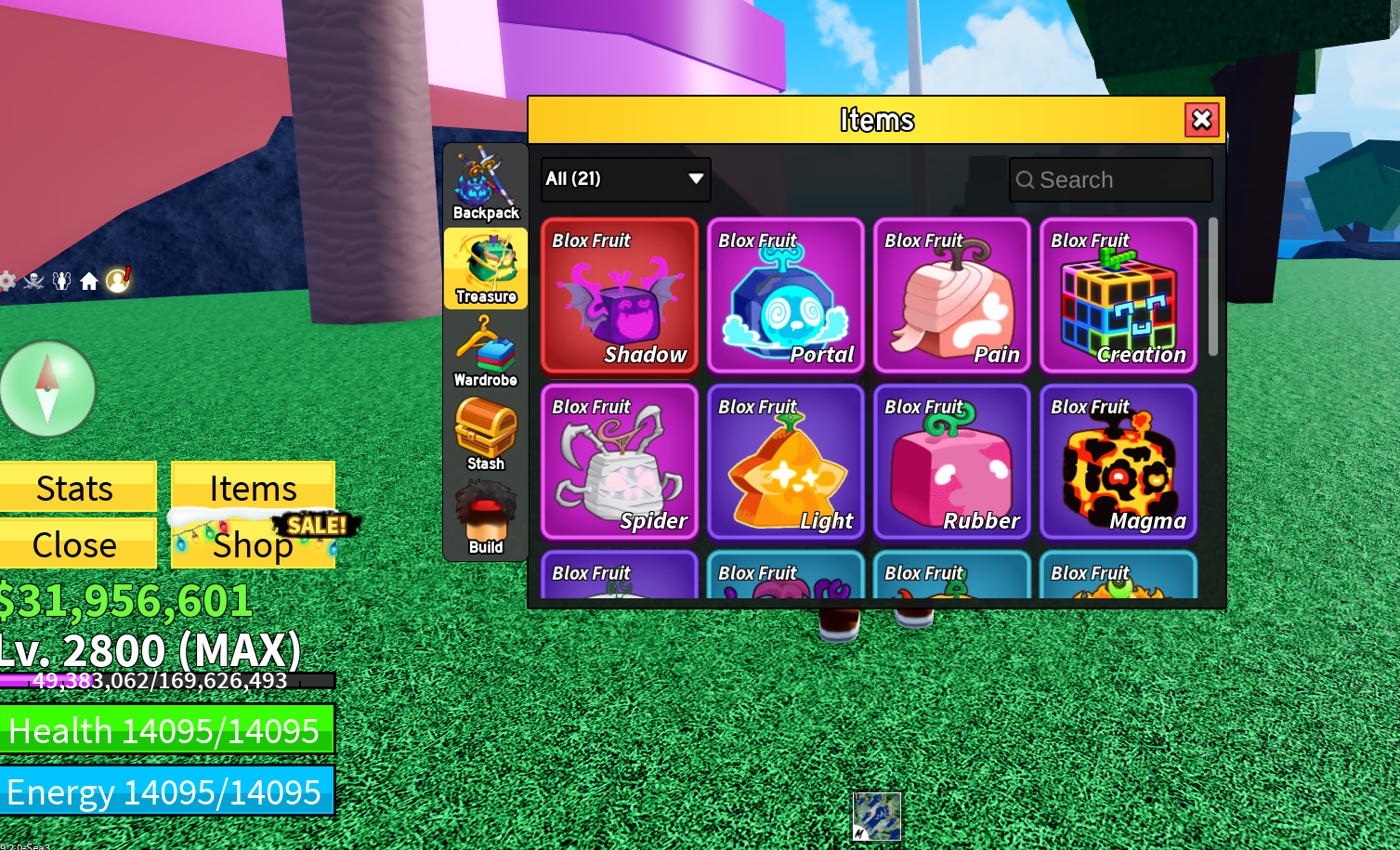This screenshot has width=1400, height=850.
Task: Click the compass navigation icon
Action: (47, 387)
